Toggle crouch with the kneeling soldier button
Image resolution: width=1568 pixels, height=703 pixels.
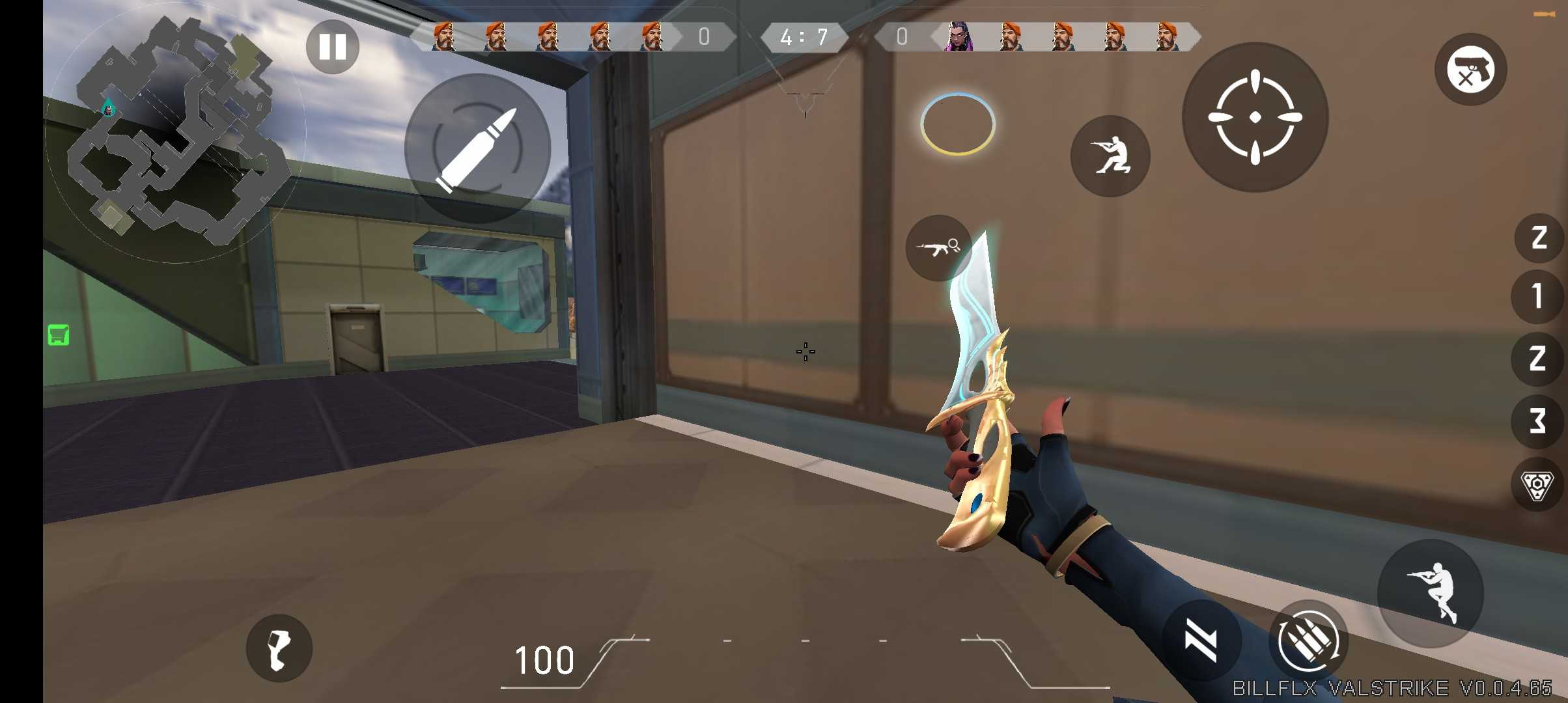pos(1110,156)
